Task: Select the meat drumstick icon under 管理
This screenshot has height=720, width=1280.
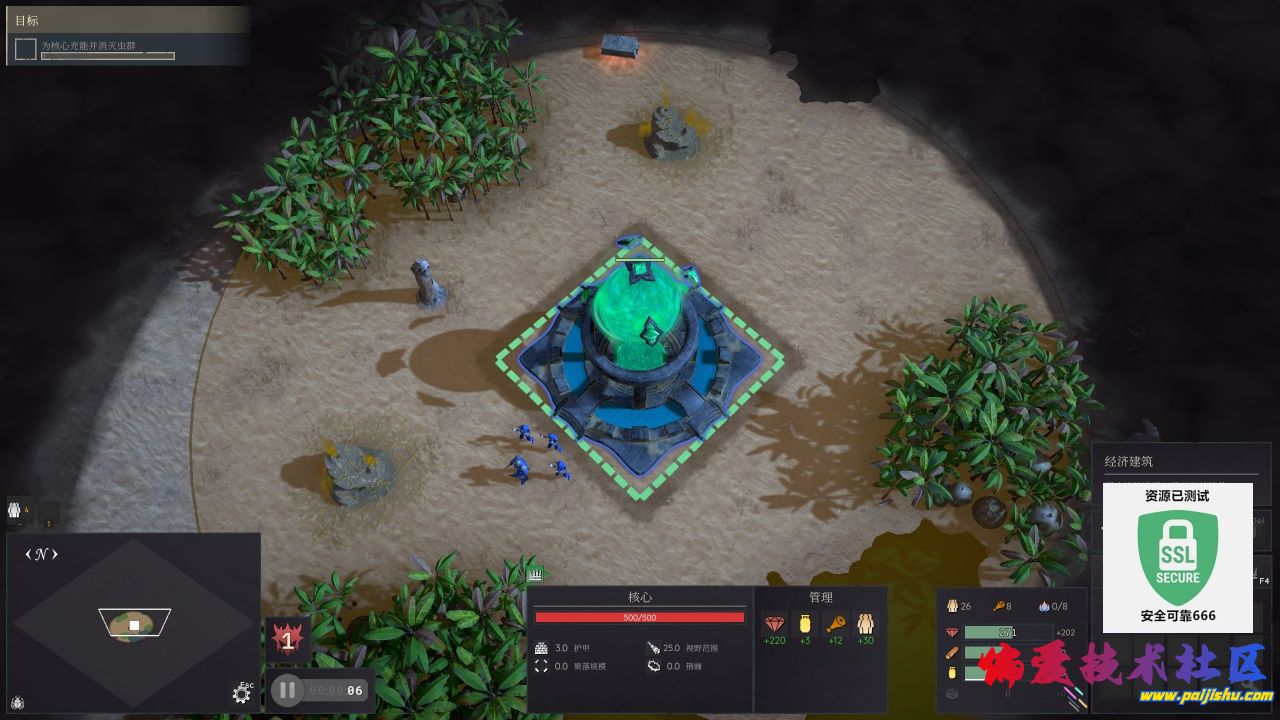Action: (x=836, y=624)
